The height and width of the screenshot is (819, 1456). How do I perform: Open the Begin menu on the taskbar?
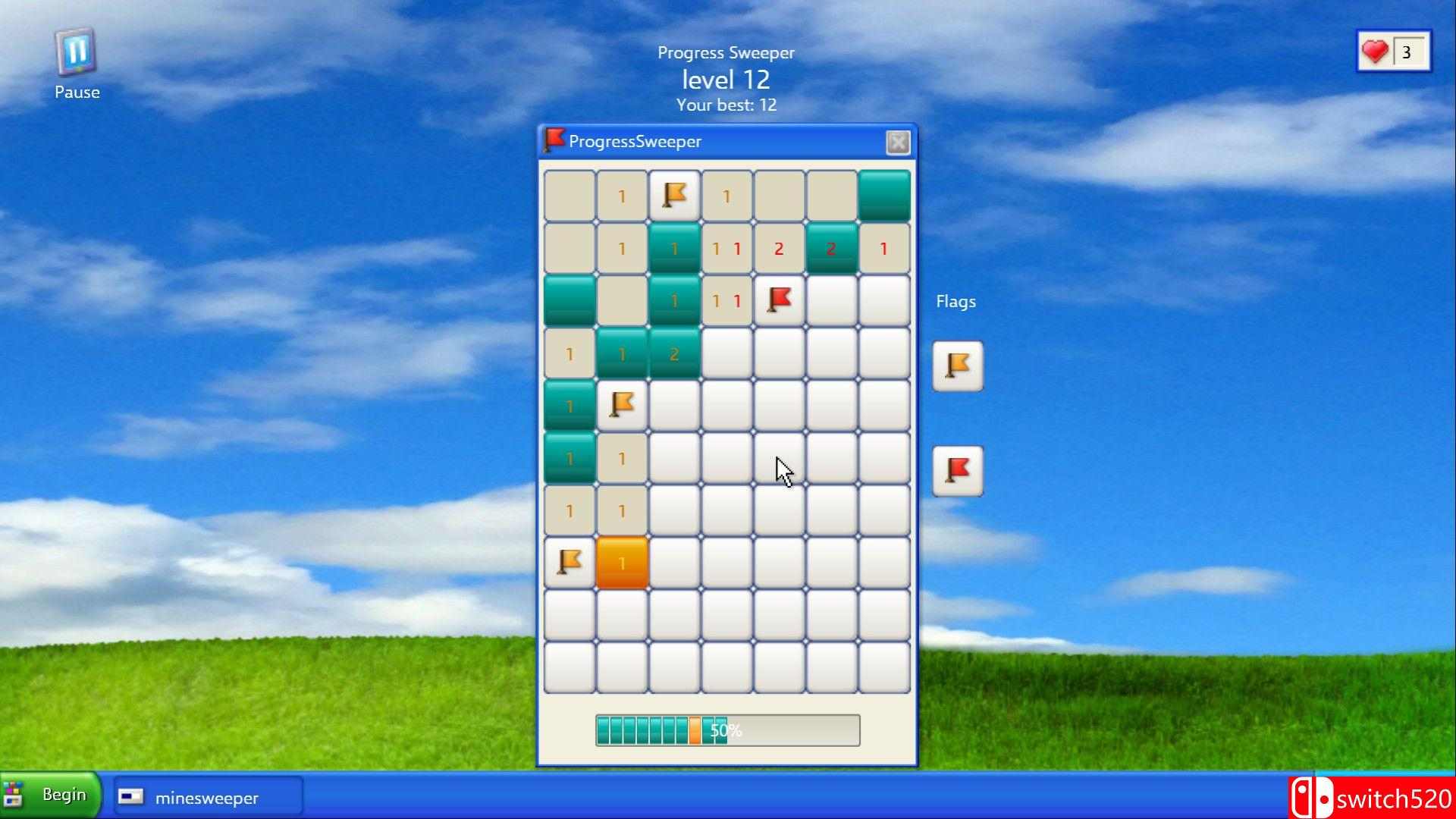click(50, 795)
